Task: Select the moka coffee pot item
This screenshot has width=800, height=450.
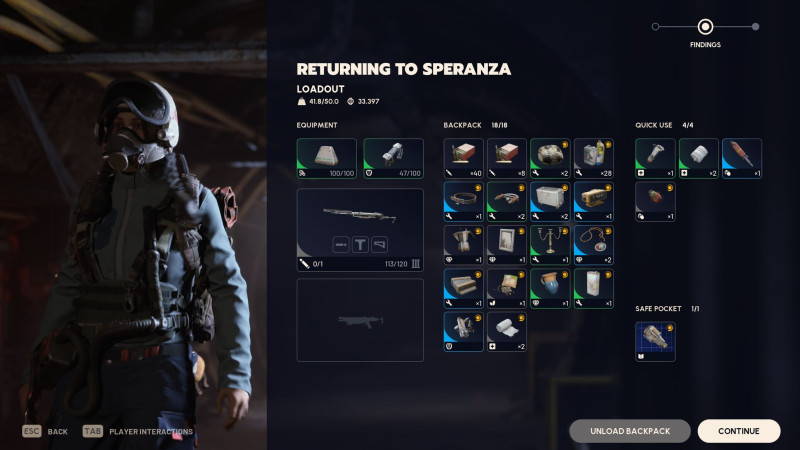Action: pyautogui.click(x=463, y=245)
